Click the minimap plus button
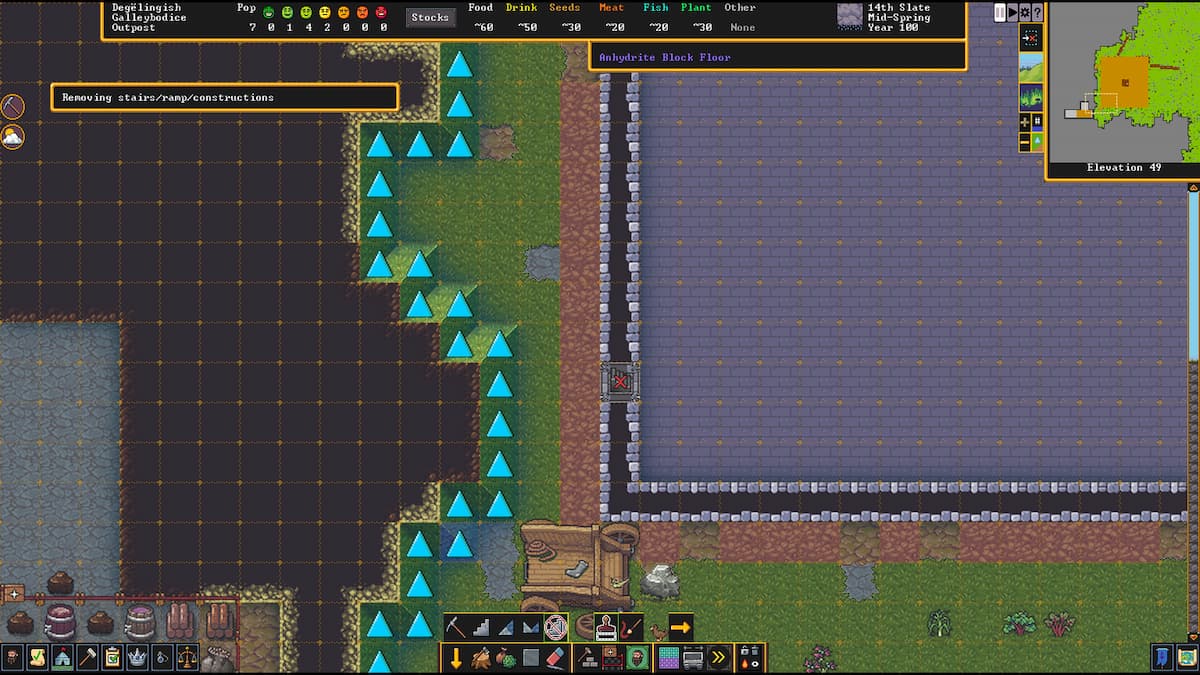This screenshot has height=675, width=1200. point(1025,121)
